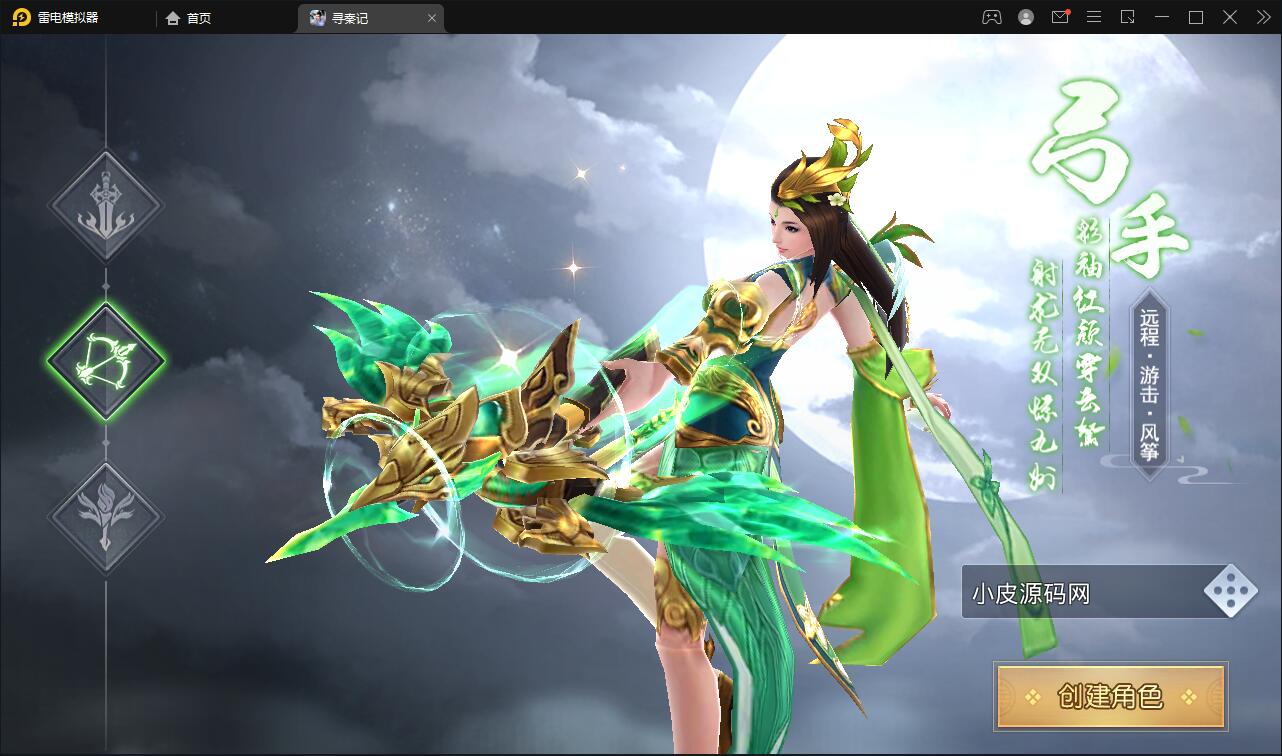
Task: Randomize name with the dice button
Action: pos(1230,592)
